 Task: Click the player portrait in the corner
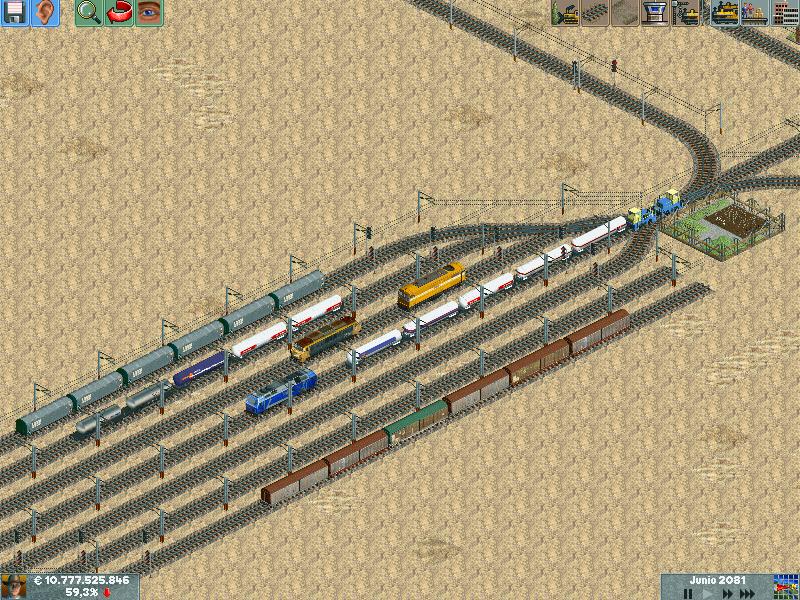(13, 587)
